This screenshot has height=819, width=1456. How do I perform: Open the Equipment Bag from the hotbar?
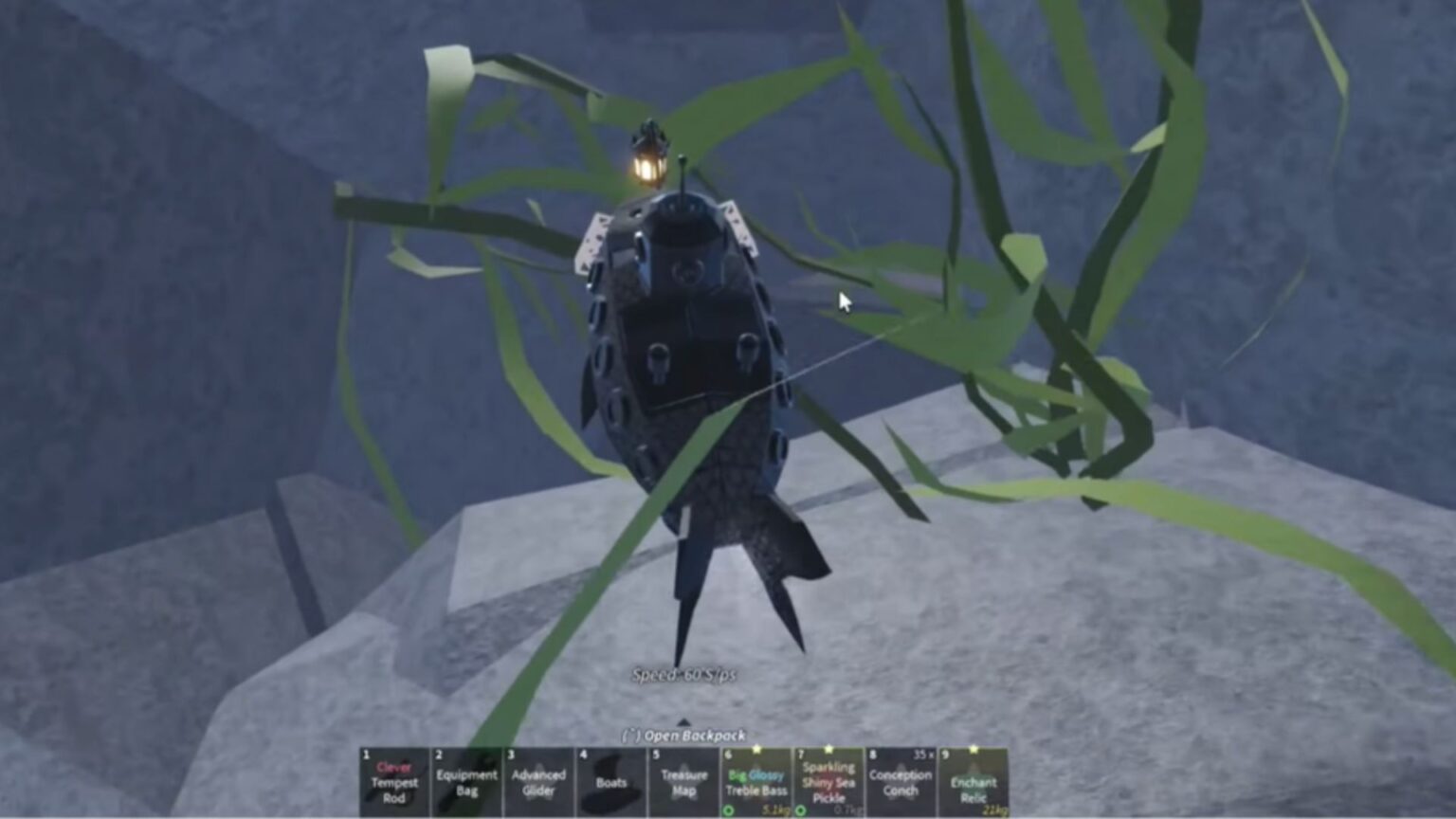coord(467,782)
